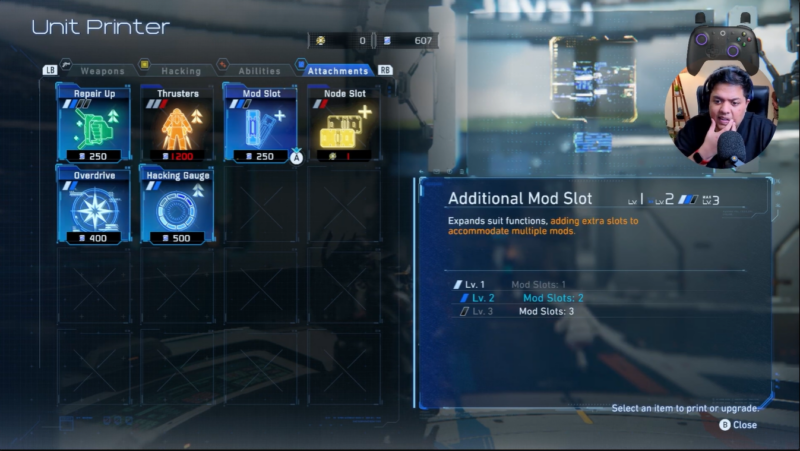Image resolution: width=800 pixels, height=451 pixels.
Task: Select the Repair Up attachment
Action: pyautogui.click(x=94, y=124)
